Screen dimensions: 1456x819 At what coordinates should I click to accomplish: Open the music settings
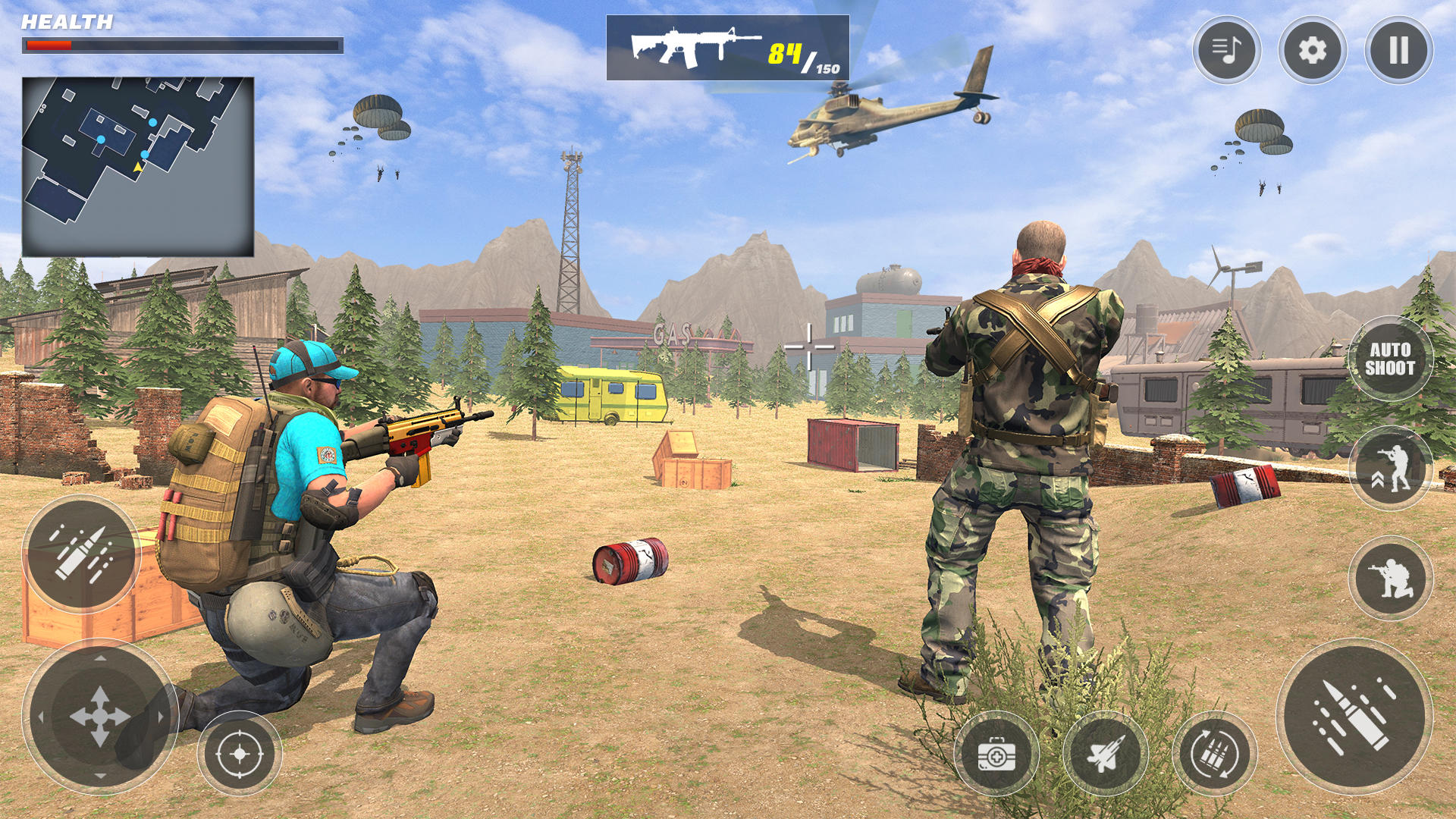pos(1228,50)
